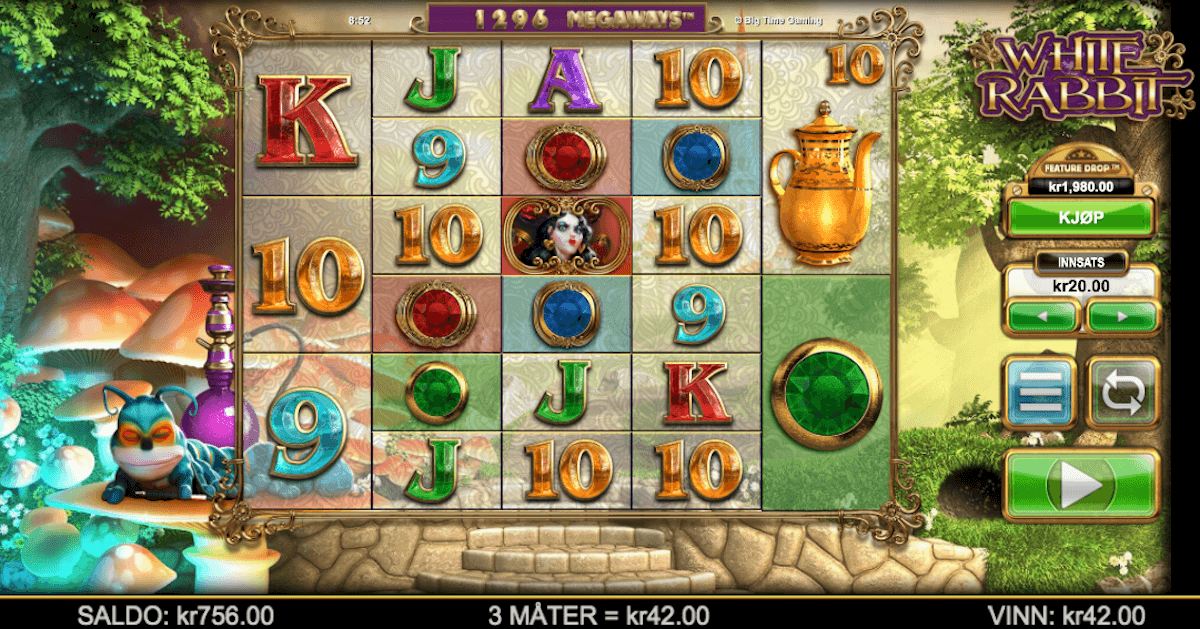Increase the Innsats bet amount
Screen dimensions: 1200x629
1122,317
